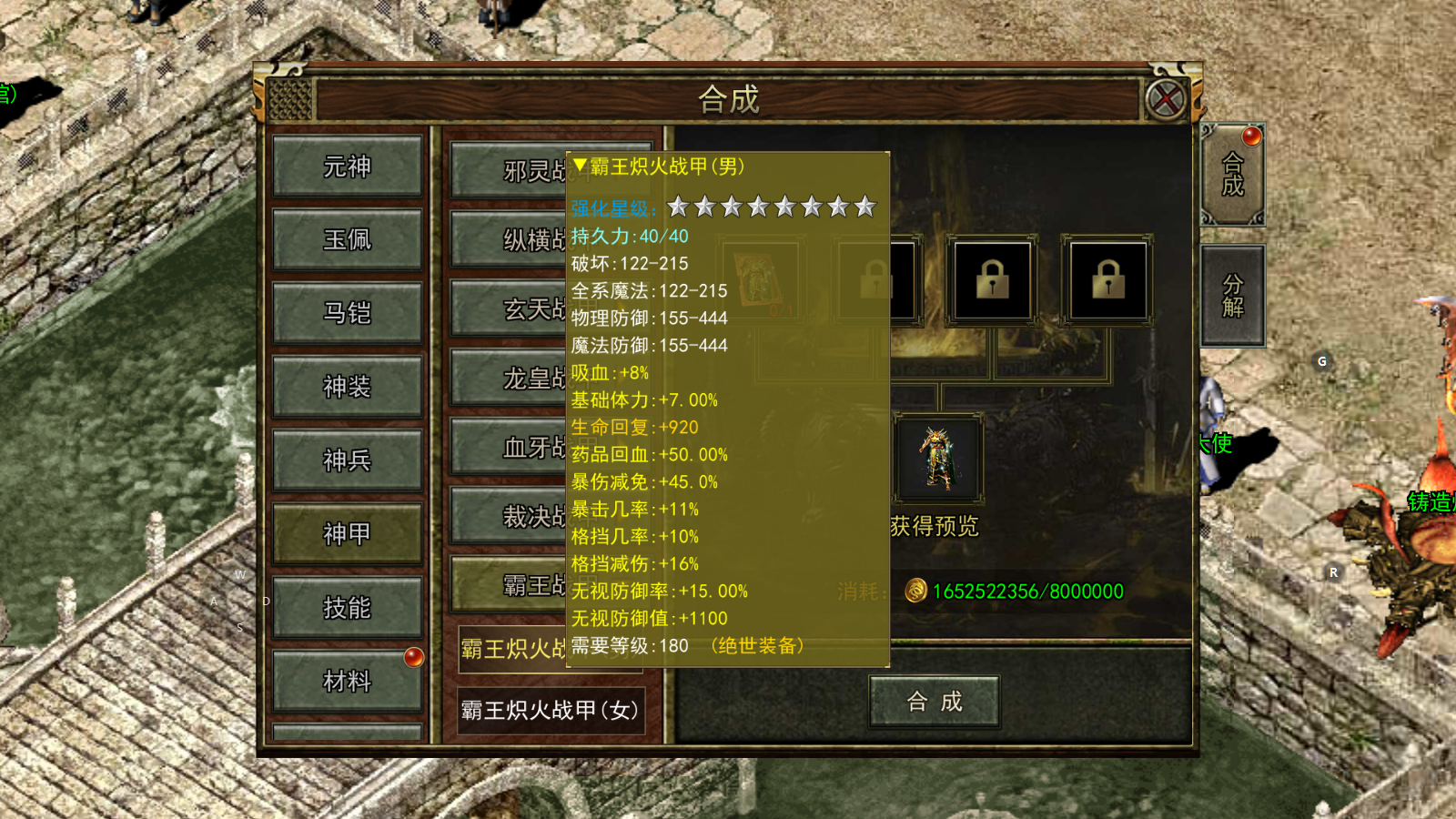Expand the 龙皇 armor group
The height and width of the screenshot is (819, 1456).
click(x=510, y=378)
